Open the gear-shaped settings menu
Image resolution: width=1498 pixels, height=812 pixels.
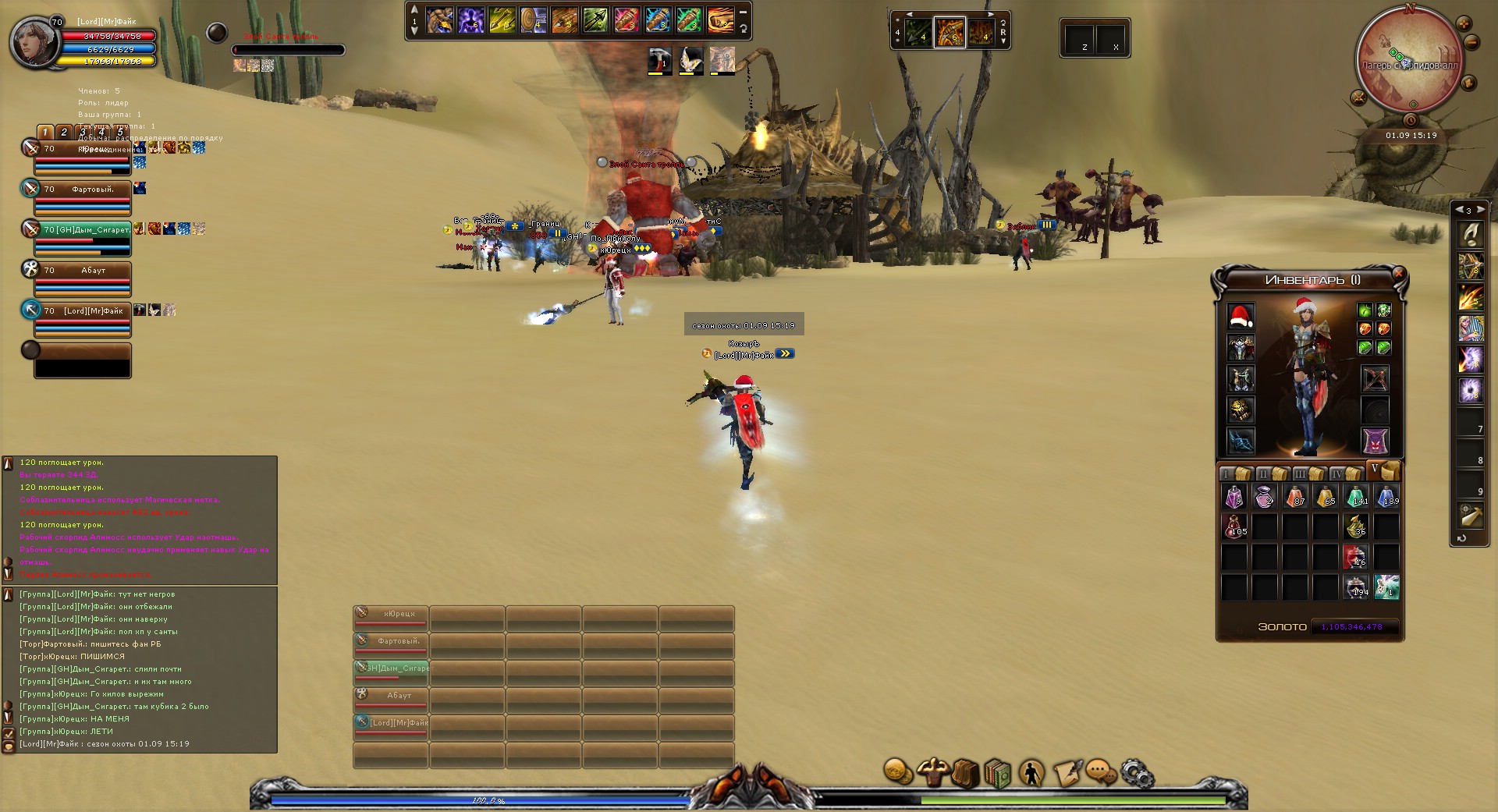[1136, 772]
